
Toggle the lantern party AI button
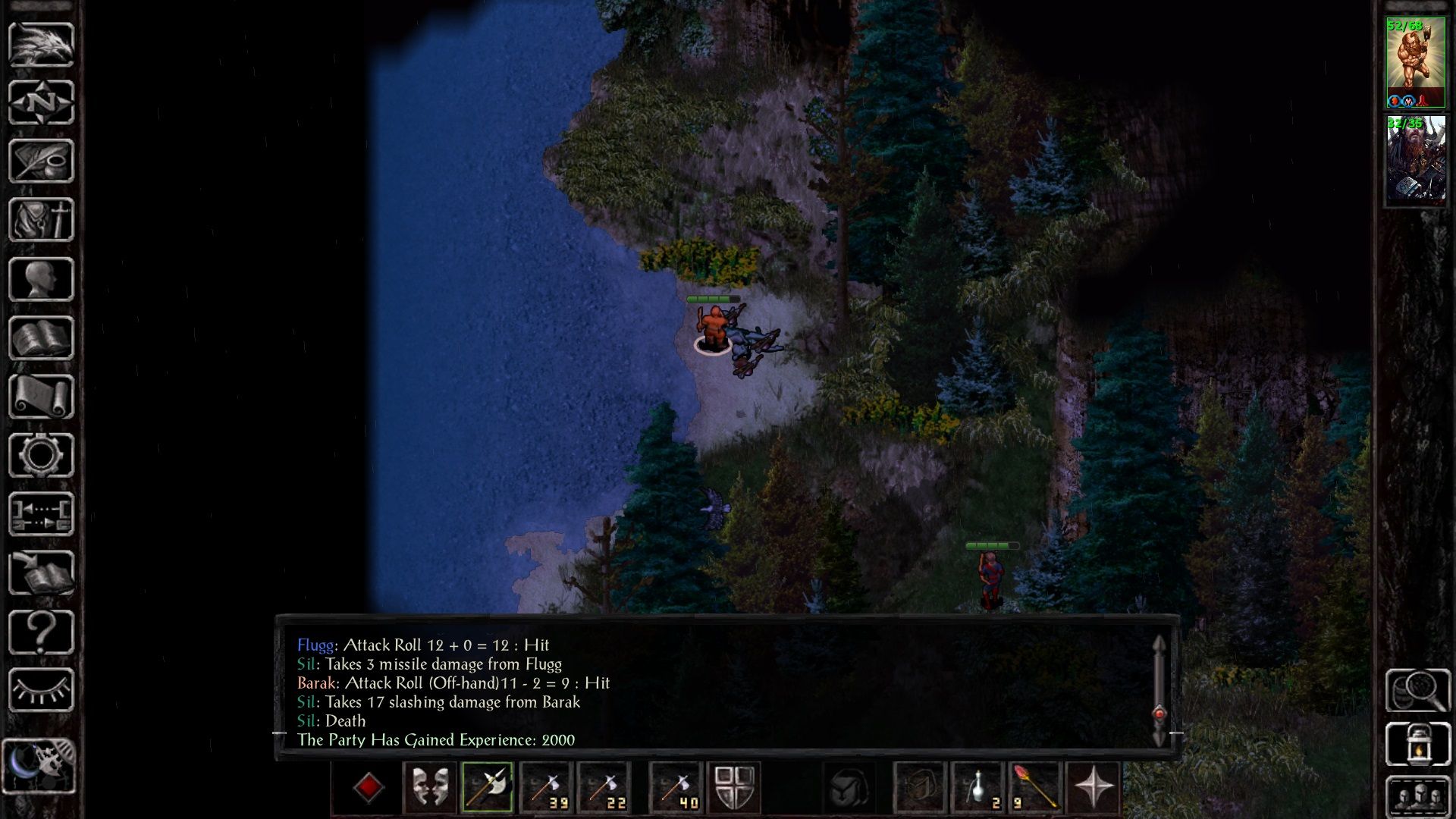[x=1417, y=744]
